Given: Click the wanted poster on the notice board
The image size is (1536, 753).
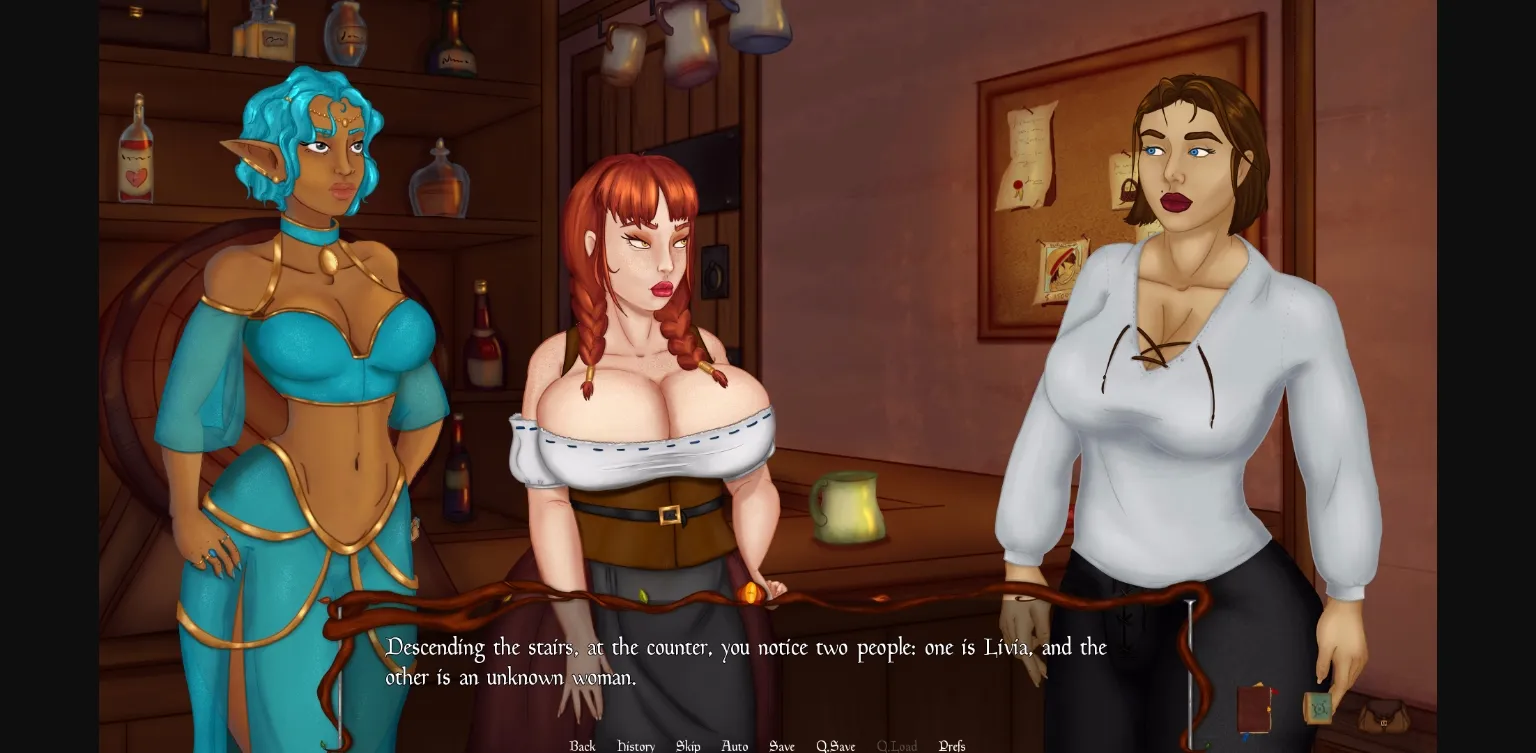Looking at the screenshot, I should click(x=1061, y=268).
